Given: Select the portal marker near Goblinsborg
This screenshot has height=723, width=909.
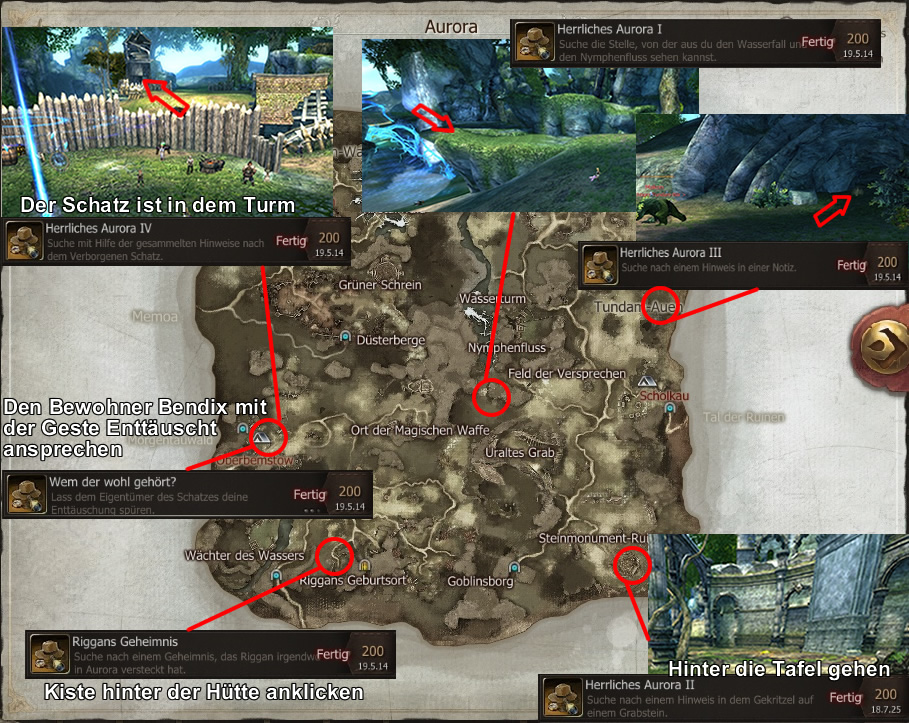Looking at the screenshot, I should coord(513,566).
